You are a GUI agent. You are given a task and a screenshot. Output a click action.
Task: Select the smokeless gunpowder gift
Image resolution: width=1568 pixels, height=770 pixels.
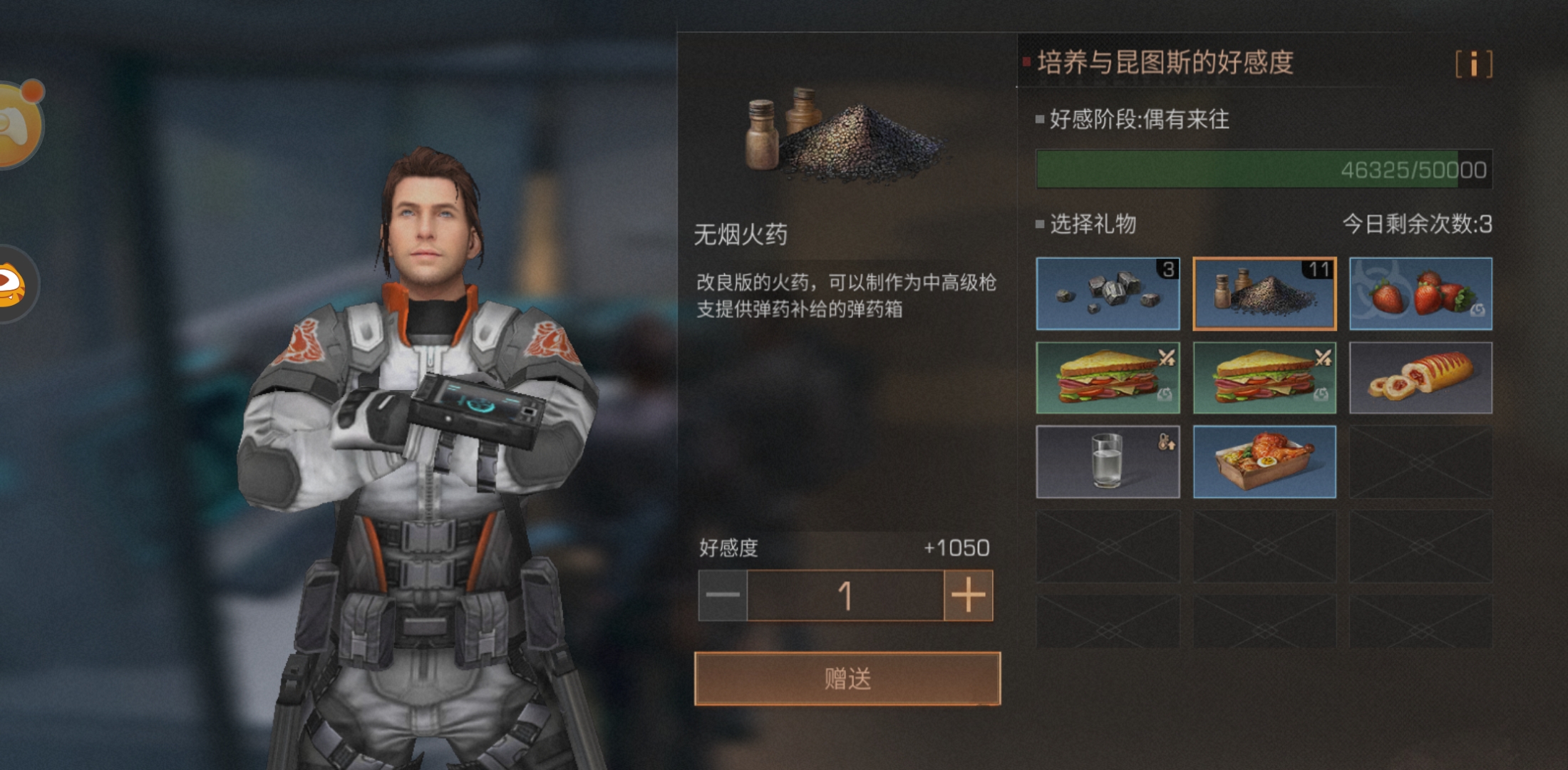point(1264,294)
